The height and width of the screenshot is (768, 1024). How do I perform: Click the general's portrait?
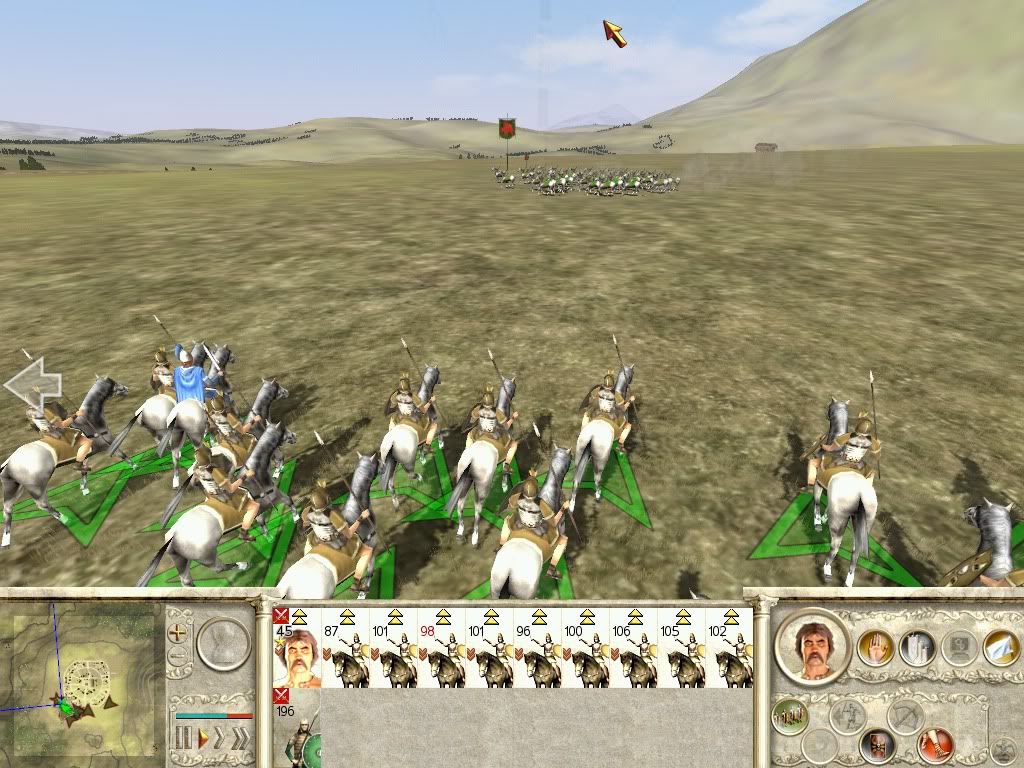pos(812,645)
